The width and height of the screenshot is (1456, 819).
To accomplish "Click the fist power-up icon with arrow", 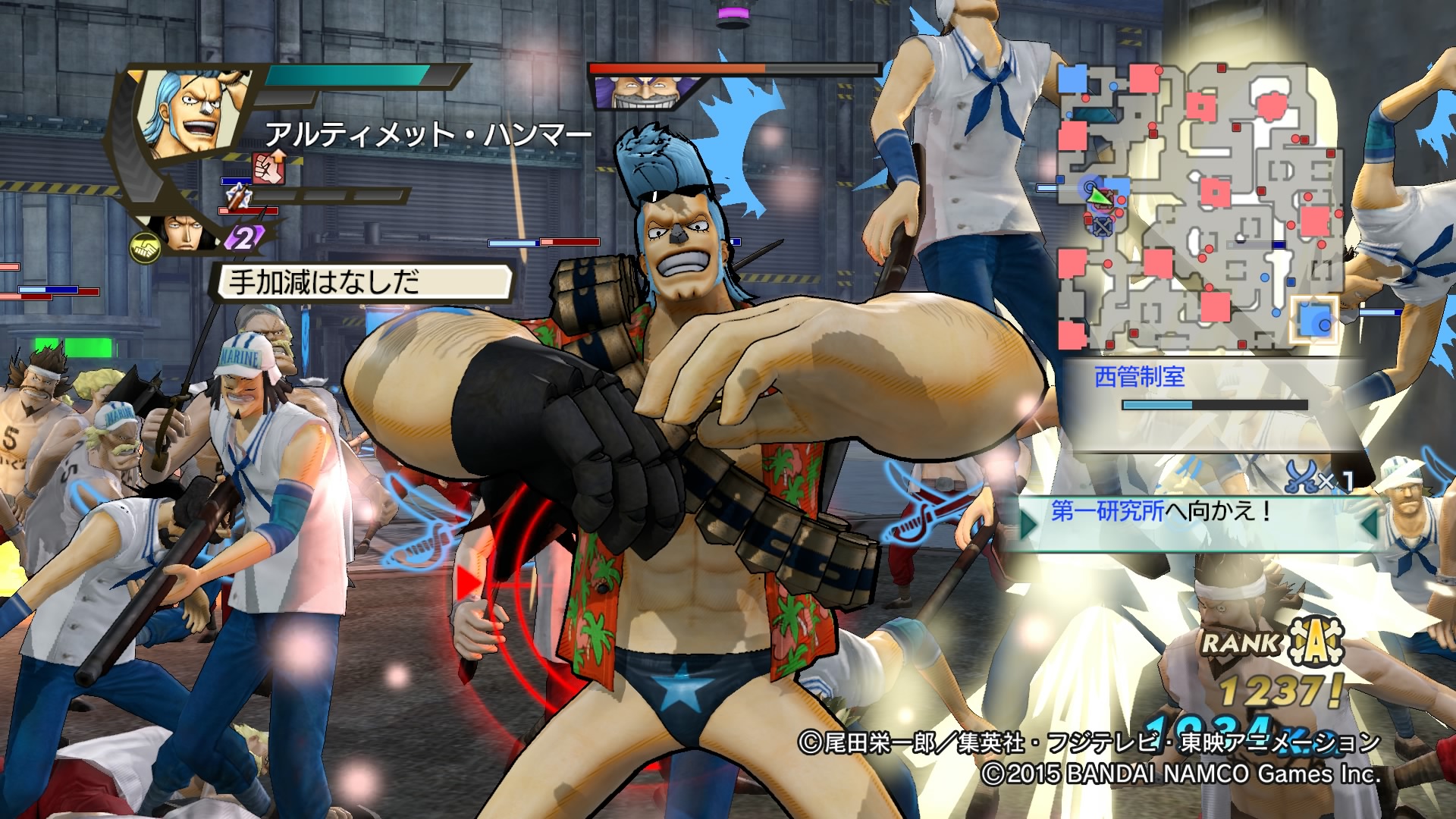I will pos(268,168).
